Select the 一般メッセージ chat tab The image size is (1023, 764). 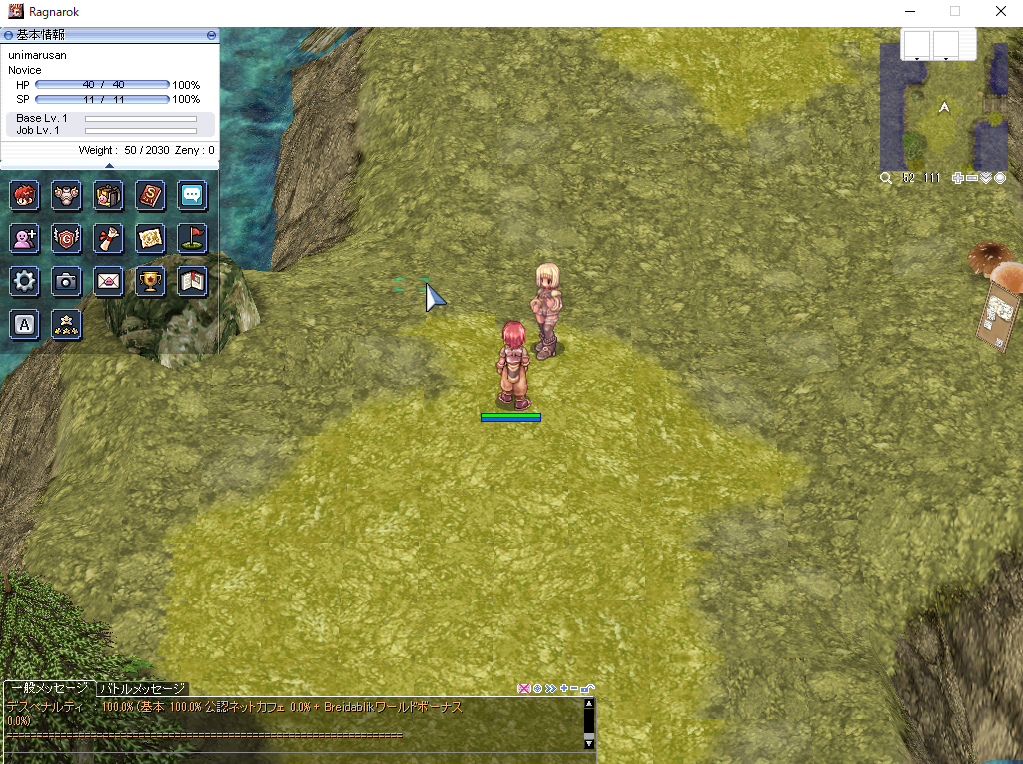(x=49, y=689)
